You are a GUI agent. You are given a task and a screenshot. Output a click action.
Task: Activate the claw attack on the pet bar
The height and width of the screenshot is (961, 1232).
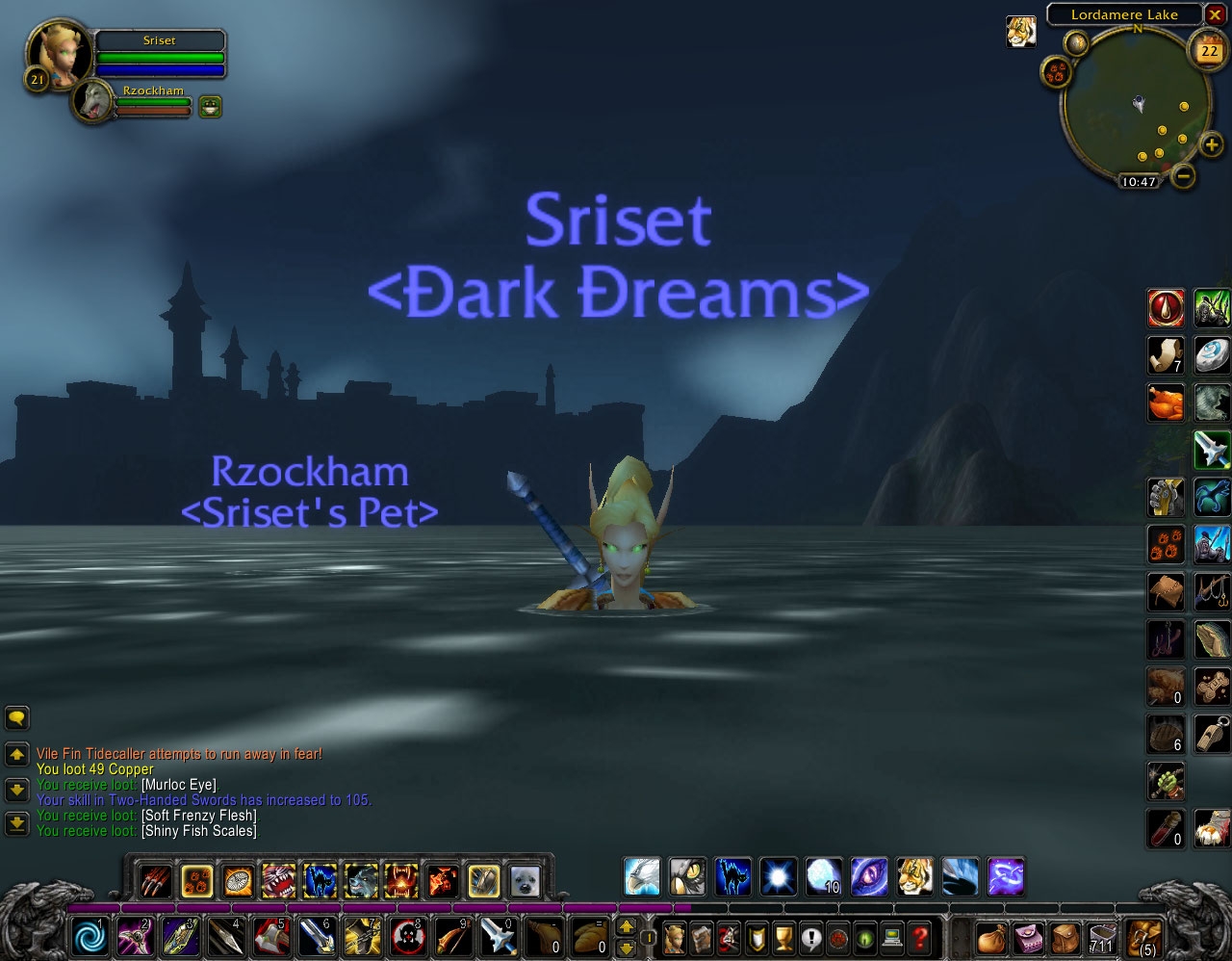pyautogui.click(x=154, y=880)
